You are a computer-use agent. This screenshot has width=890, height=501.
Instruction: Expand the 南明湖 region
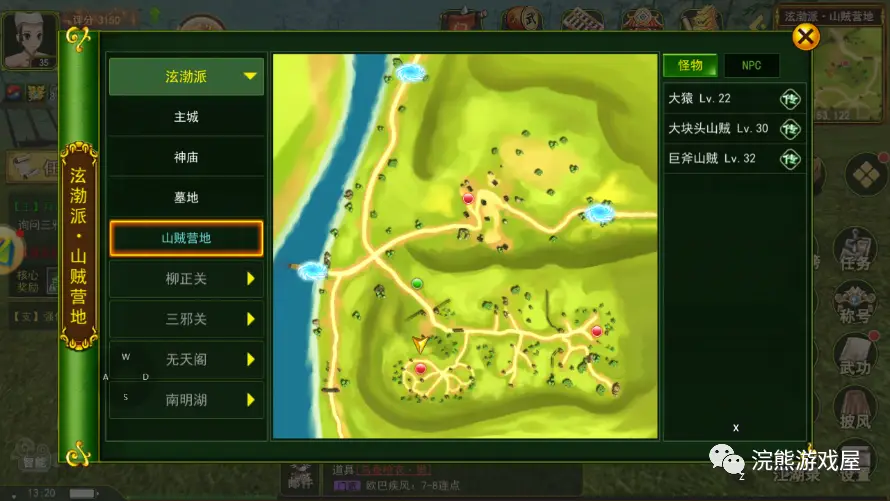click(x=186, y=400)
